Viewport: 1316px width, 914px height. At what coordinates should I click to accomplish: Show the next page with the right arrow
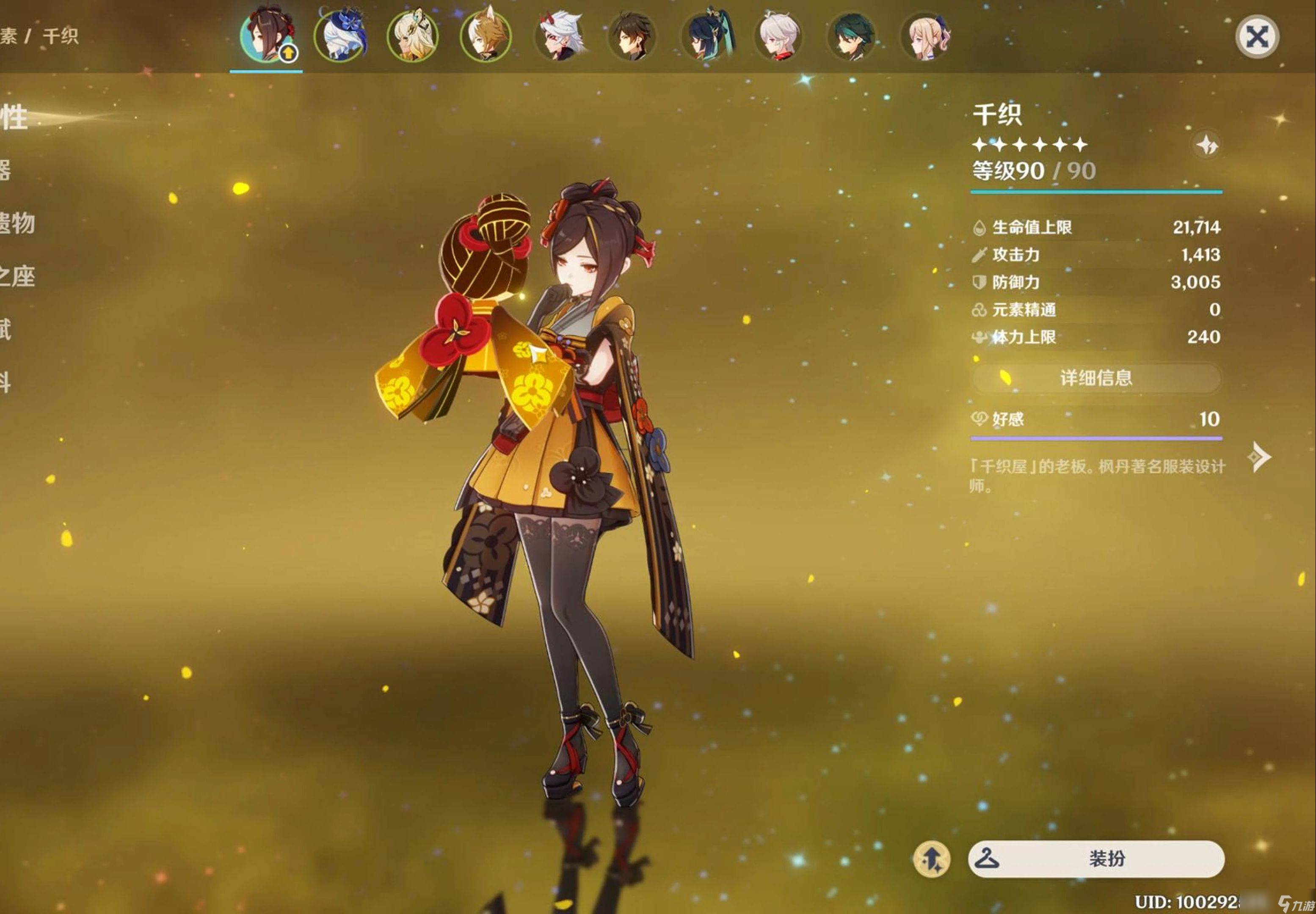click(x=1259, y=457)
